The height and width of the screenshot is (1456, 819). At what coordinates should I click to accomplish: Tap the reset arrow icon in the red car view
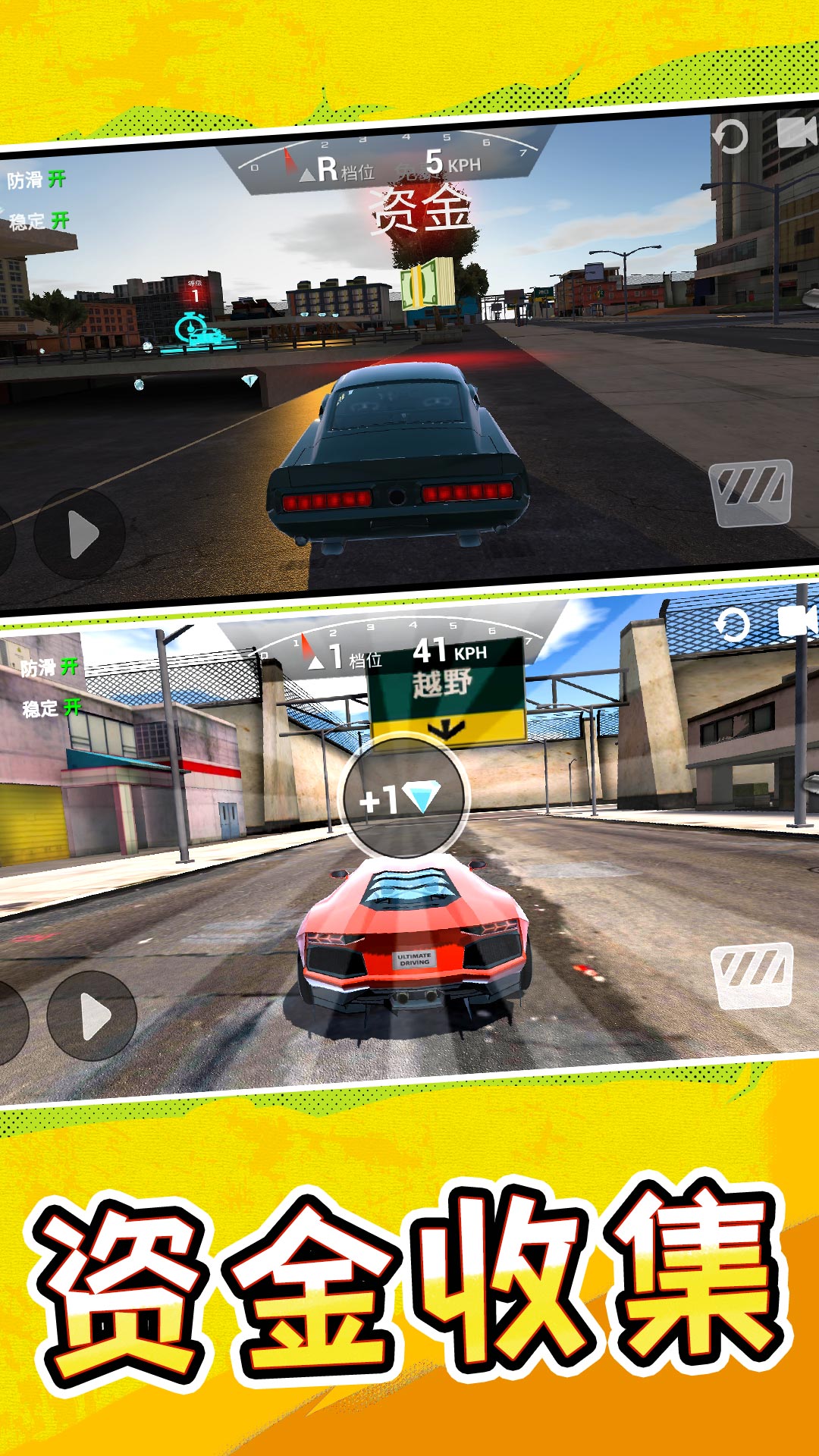733,625
